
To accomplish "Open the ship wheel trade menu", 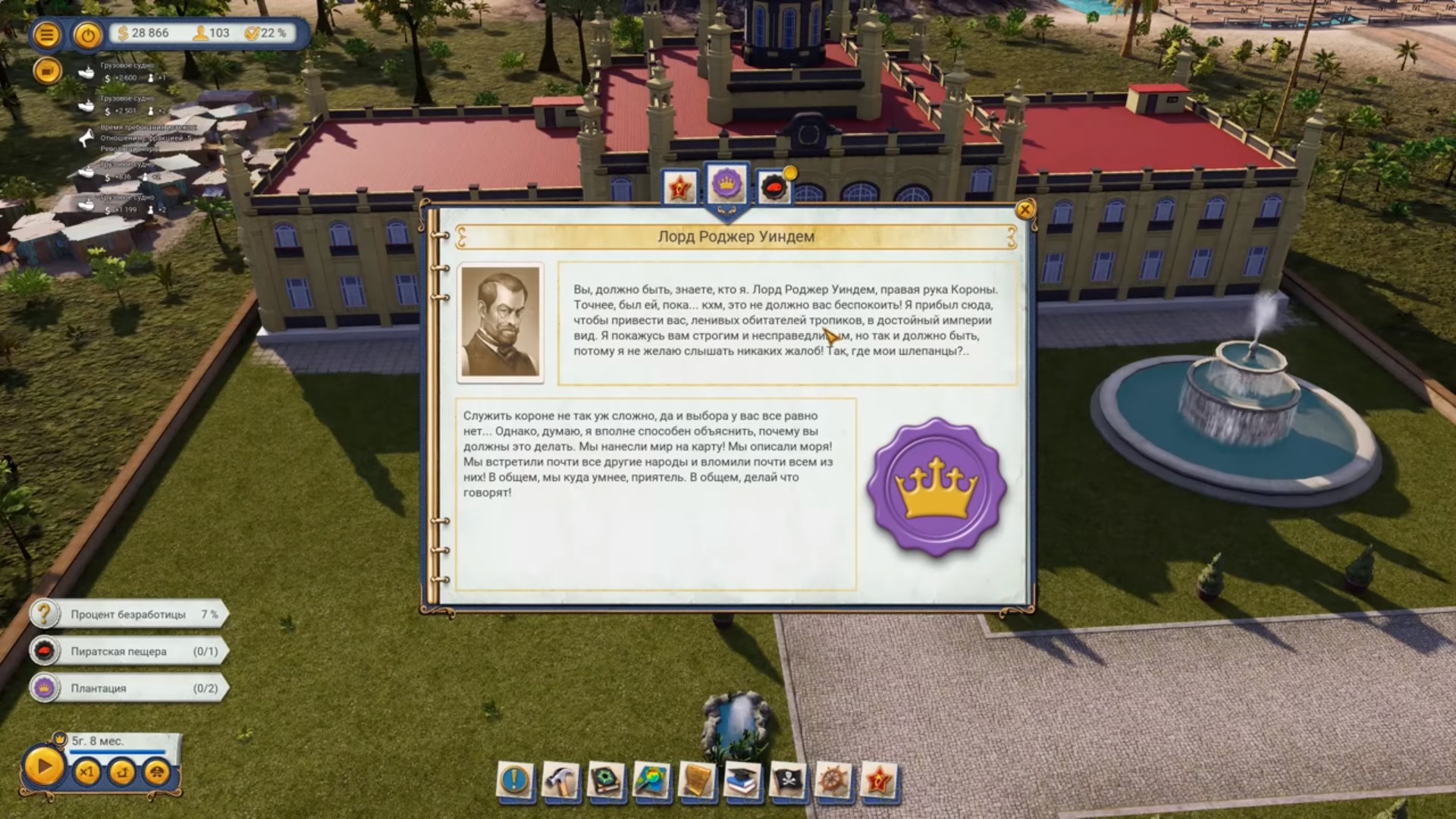I will click(x=833, y=781).
